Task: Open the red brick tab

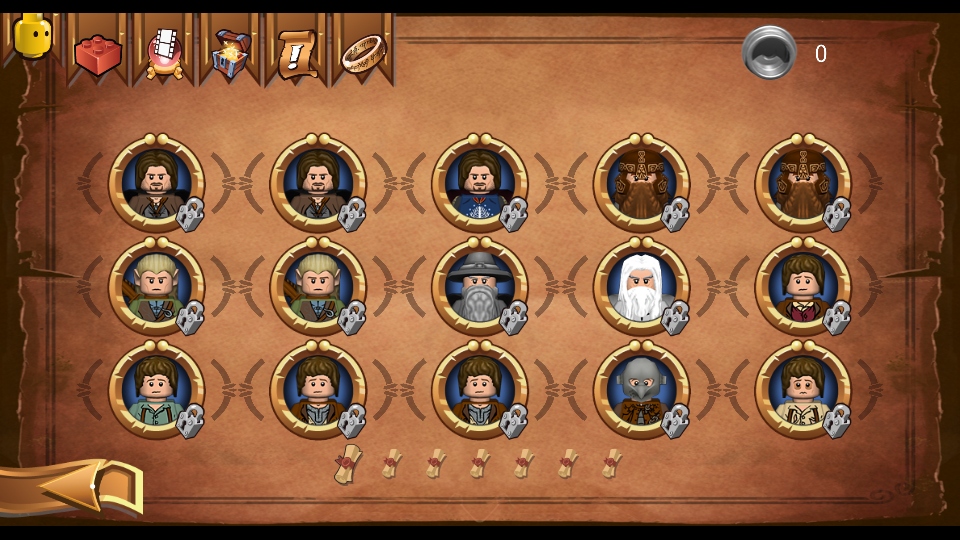Action: pos(97,52)
